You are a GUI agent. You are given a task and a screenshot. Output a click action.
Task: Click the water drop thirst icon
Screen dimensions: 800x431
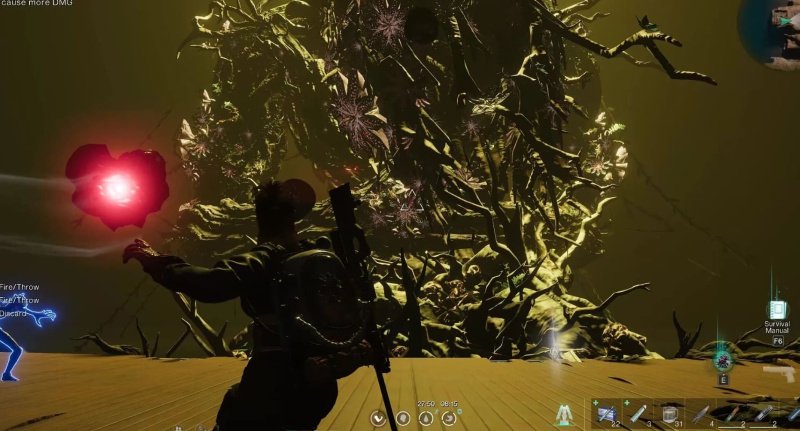pos(427,417)
